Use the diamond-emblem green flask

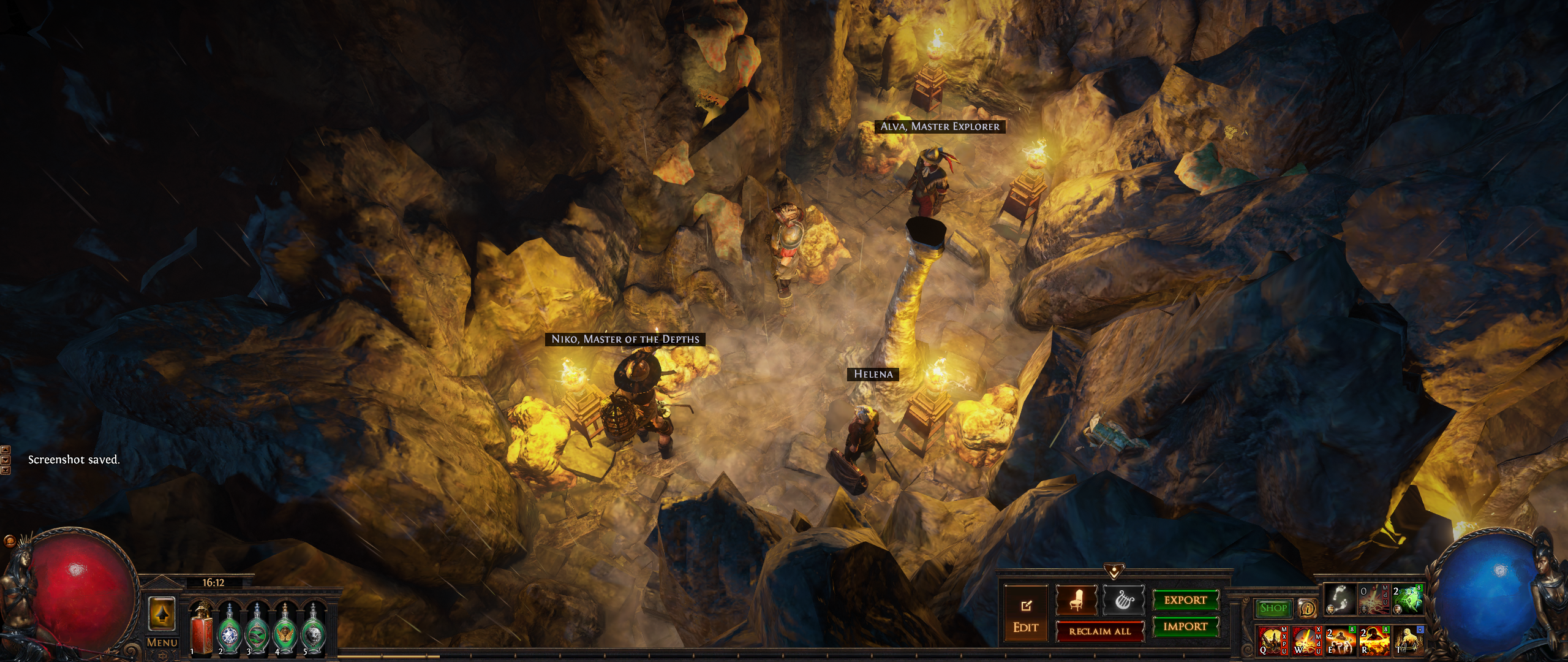(228, 628)
